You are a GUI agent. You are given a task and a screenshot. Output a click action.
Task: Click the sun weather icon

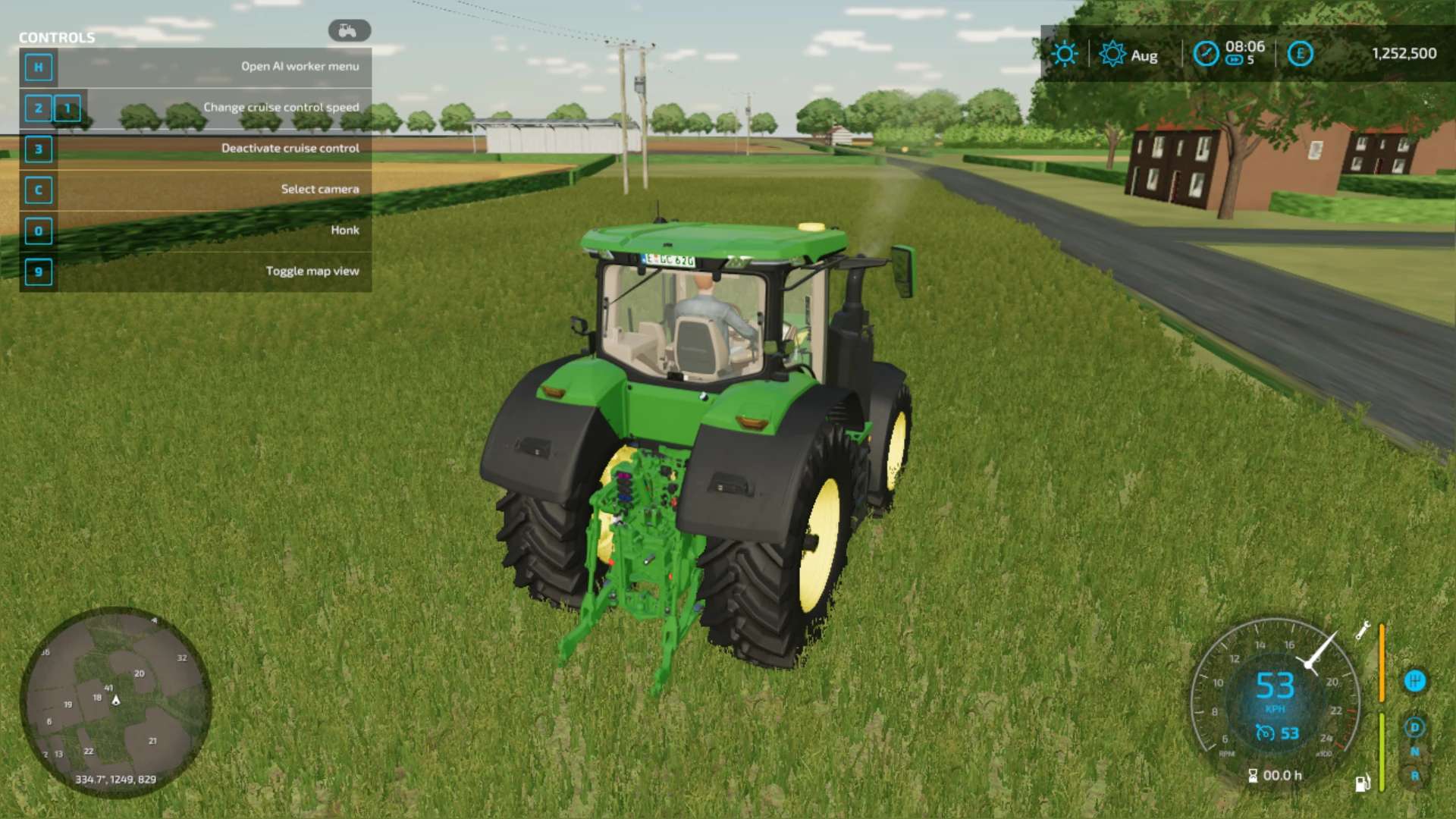tap(1064, 54)
